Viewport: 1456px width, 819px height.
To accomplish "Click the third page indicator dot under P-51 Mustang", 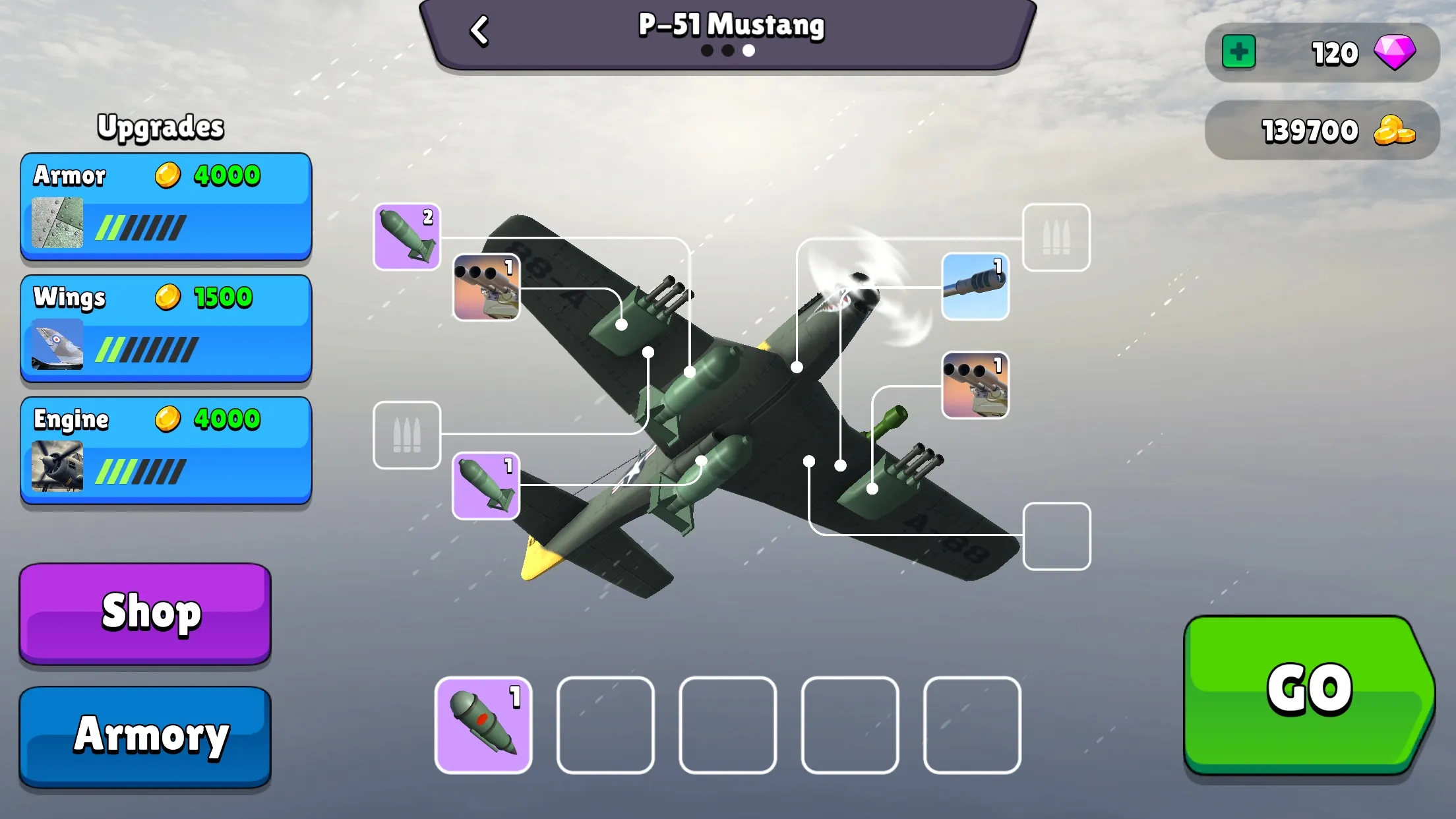I will [748, 50].
